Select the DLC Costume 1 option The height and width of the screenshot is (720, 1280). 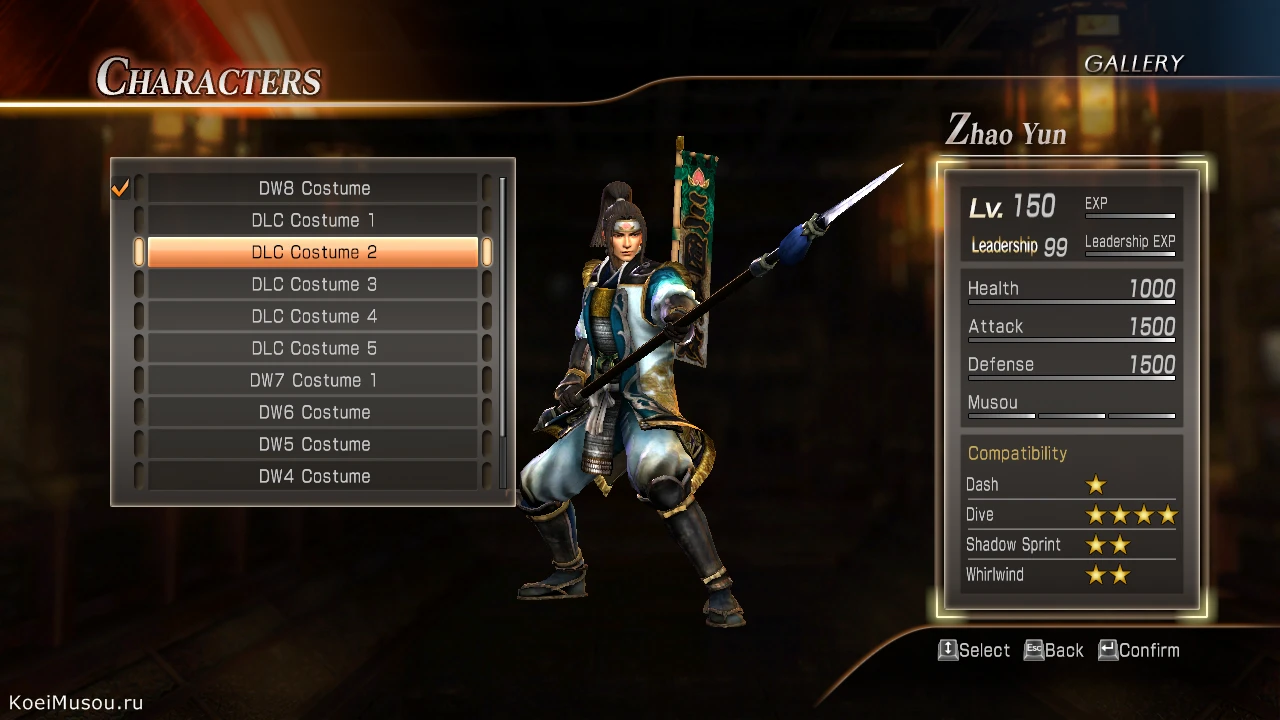click(313, 220)
